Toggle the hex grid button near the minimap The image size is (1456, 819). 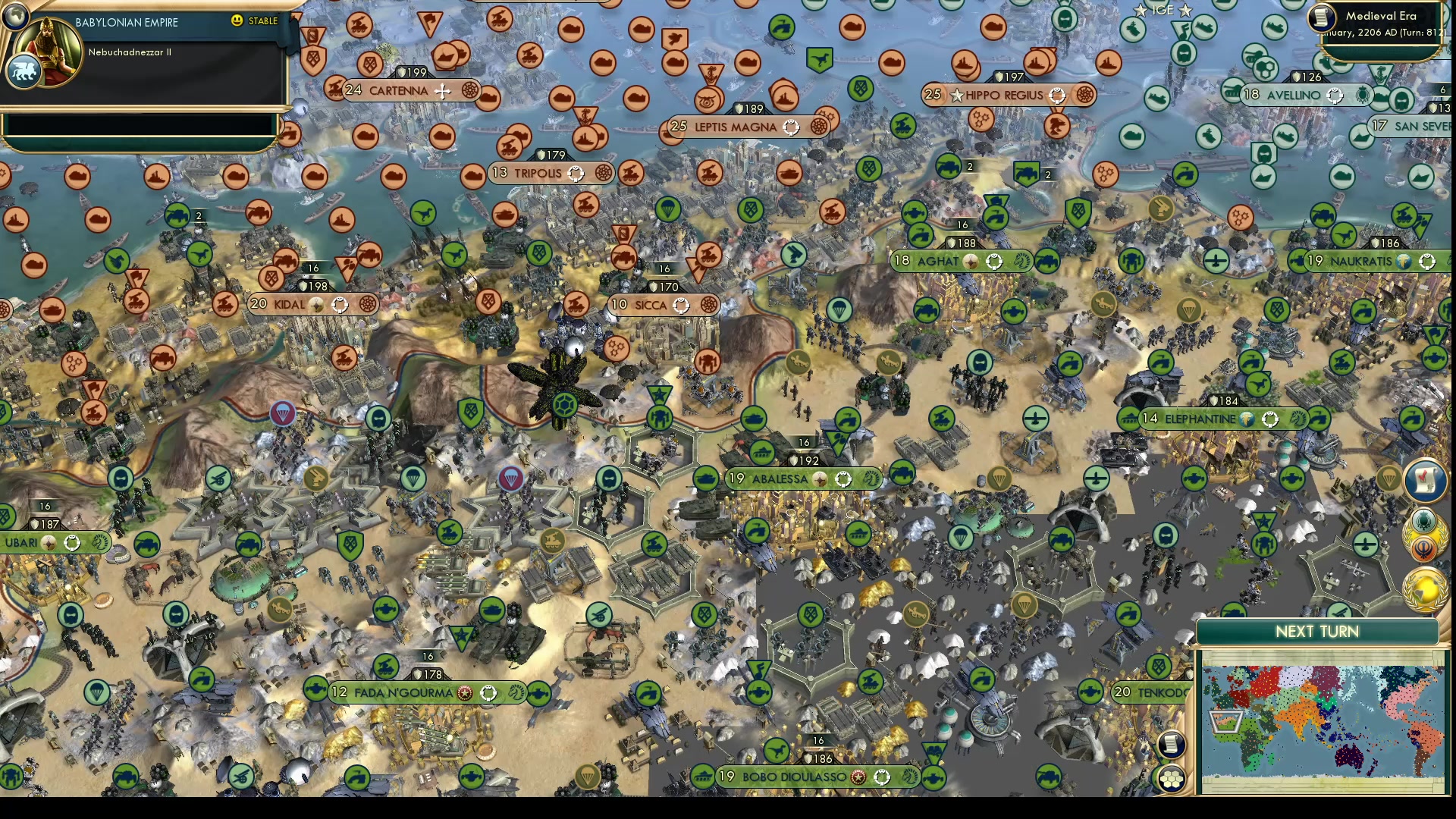pyautogui.click(x=1171, y=779)
